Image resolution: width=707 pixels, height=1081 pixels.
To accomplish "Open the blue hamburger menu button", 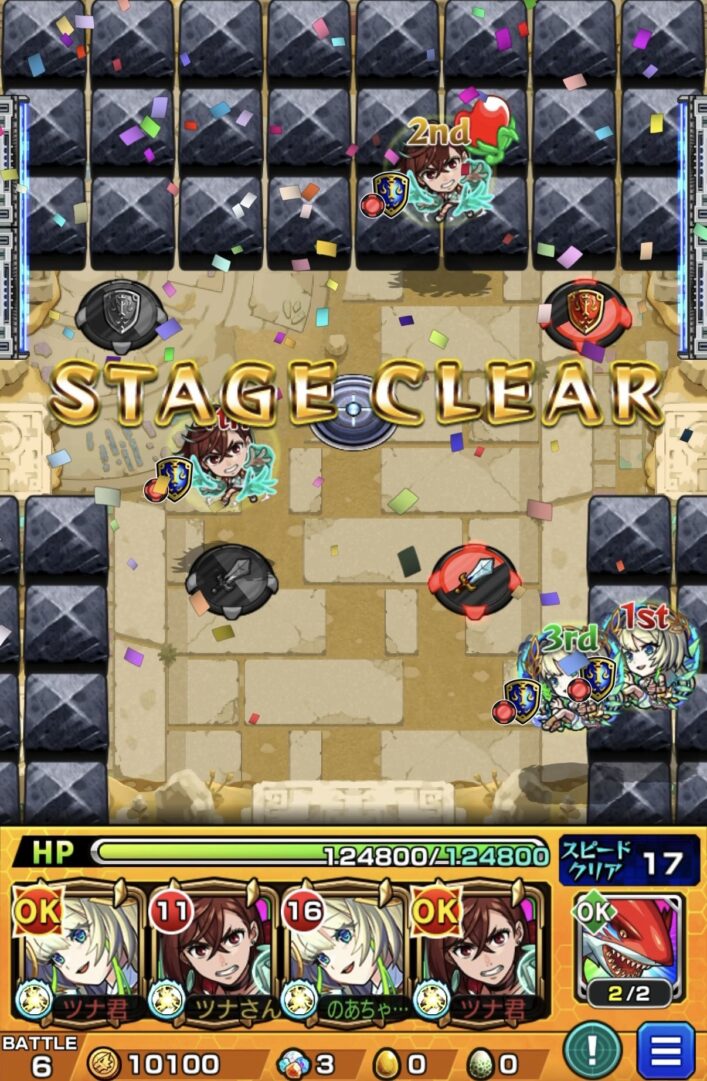I will point(666,1050).
